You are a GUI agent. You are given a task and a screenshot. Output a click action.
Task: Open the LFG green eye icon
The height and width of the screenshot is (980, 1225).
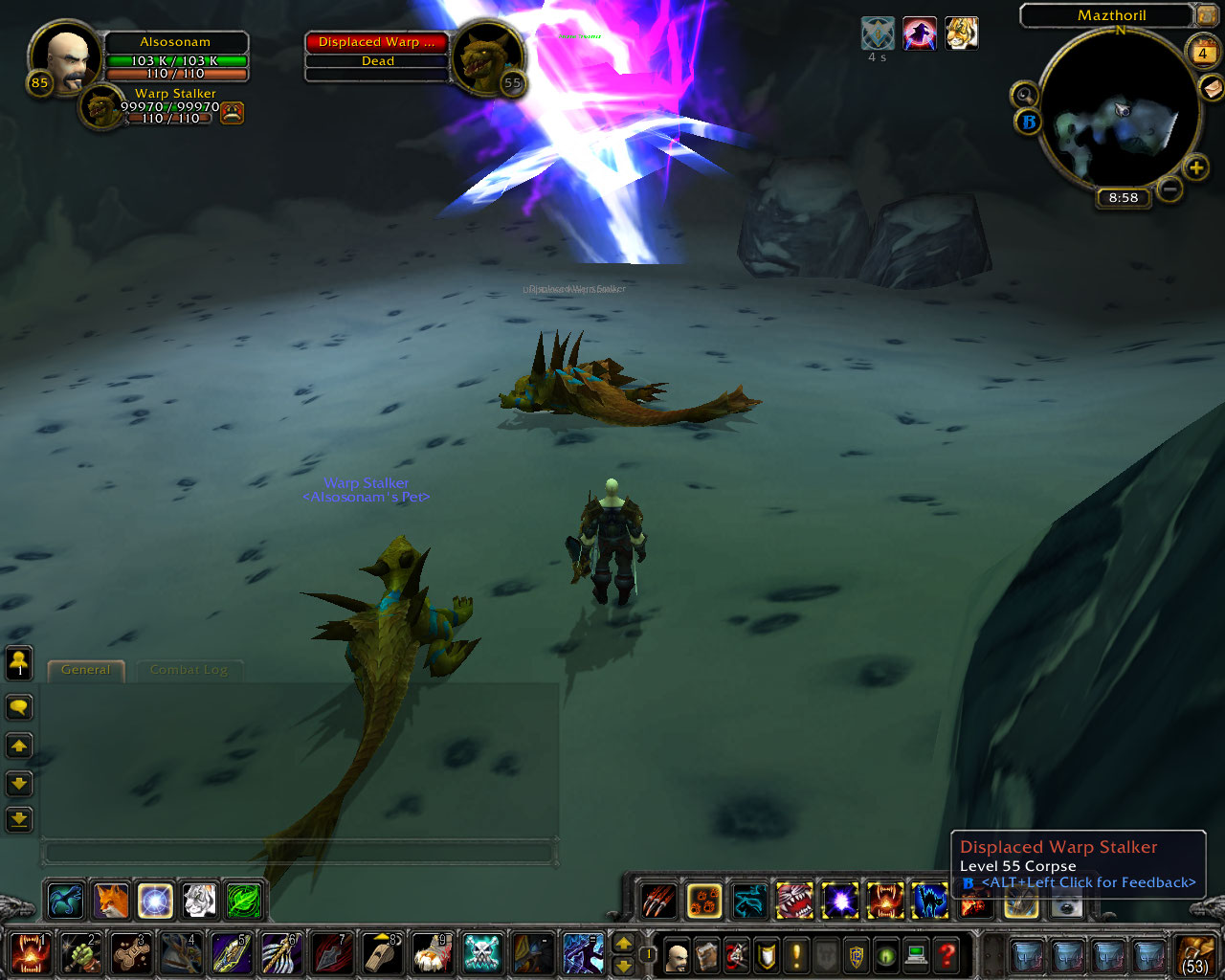pyautogui.click(x=885, y=955)
